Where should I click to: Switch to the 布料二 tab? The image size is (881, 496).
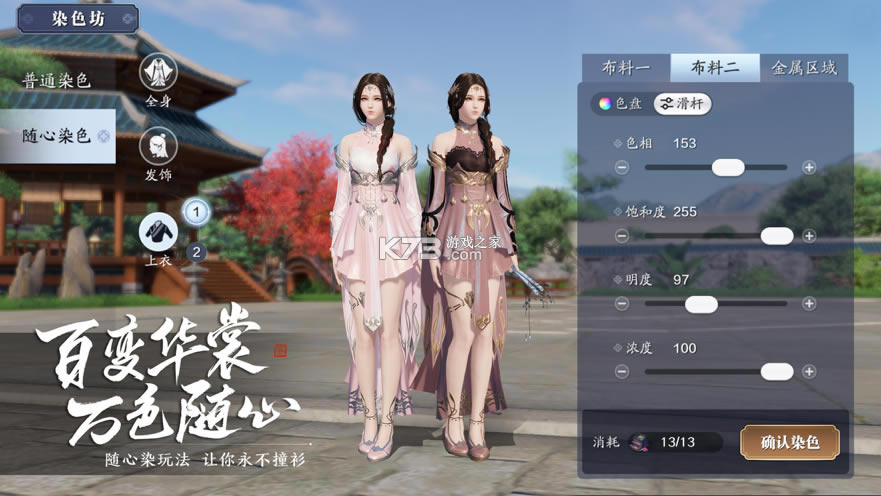pos(714,68)
